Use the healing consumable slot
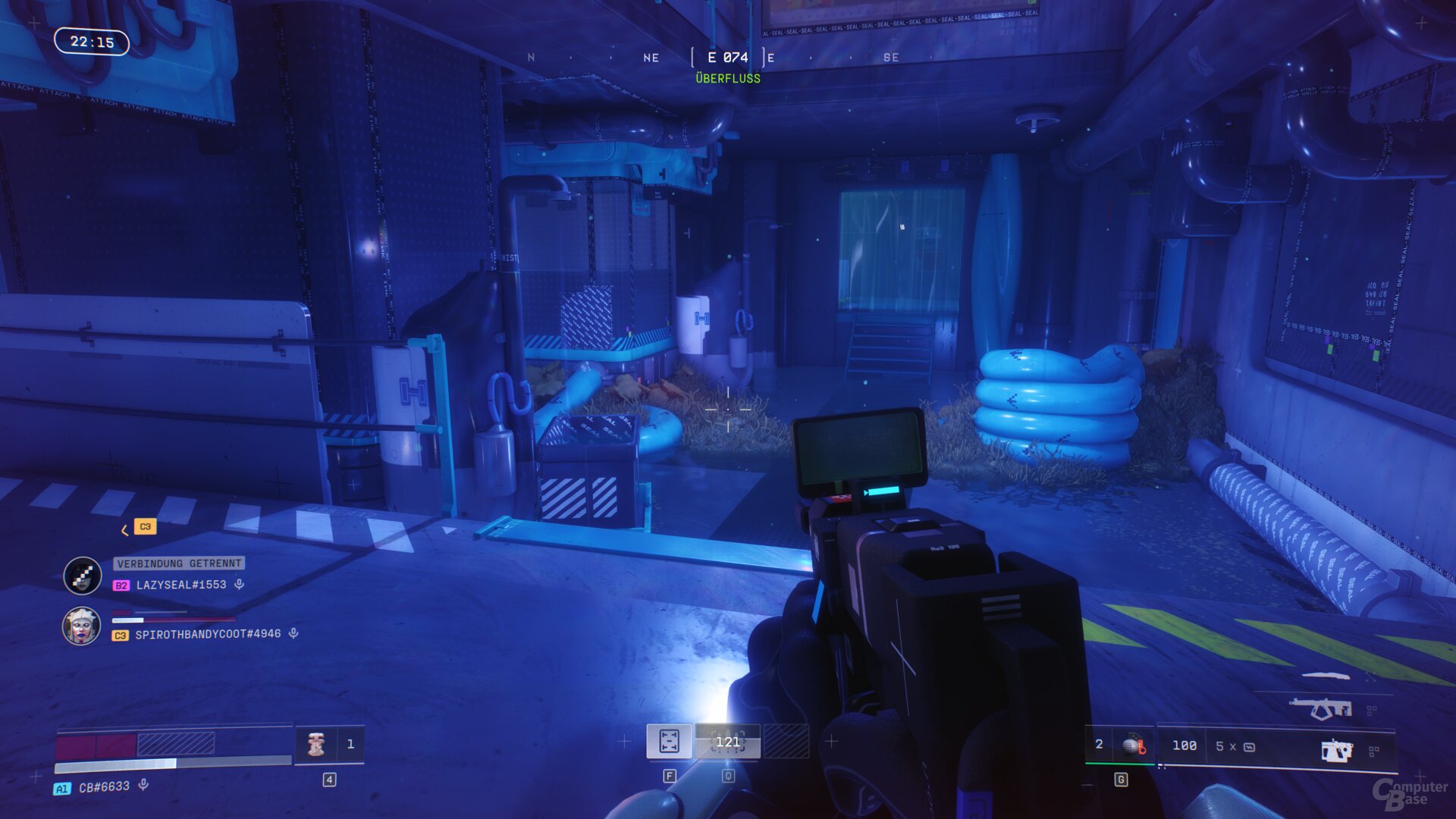The image size is (1456, 819). (316, 745)
